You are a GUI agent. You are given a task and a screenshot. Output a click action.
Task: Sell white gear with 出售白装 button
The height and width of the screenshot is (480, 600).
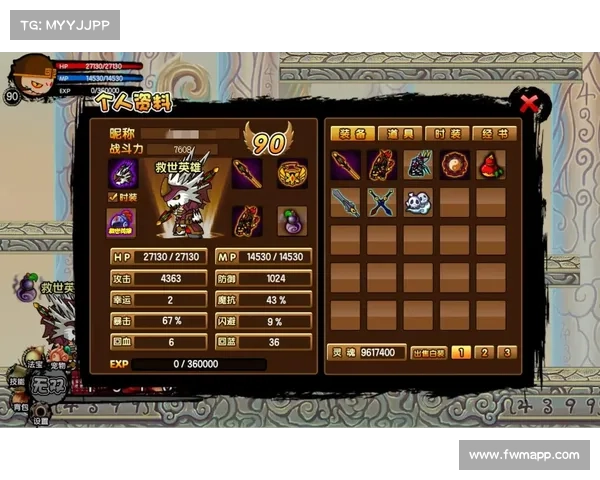click(x=427, y=352)
